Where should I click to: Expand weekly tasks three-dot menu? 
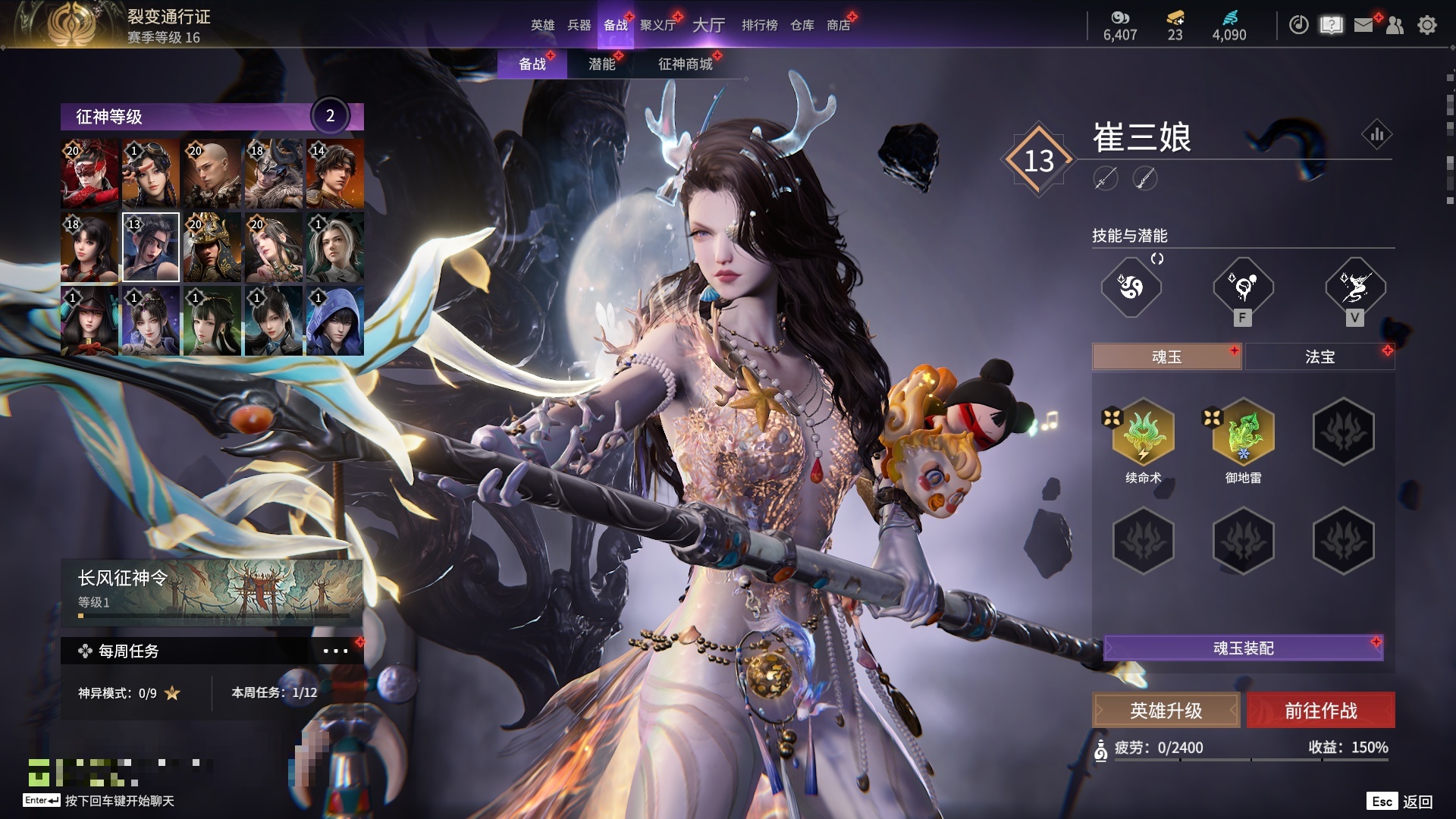tap(335, 651)
